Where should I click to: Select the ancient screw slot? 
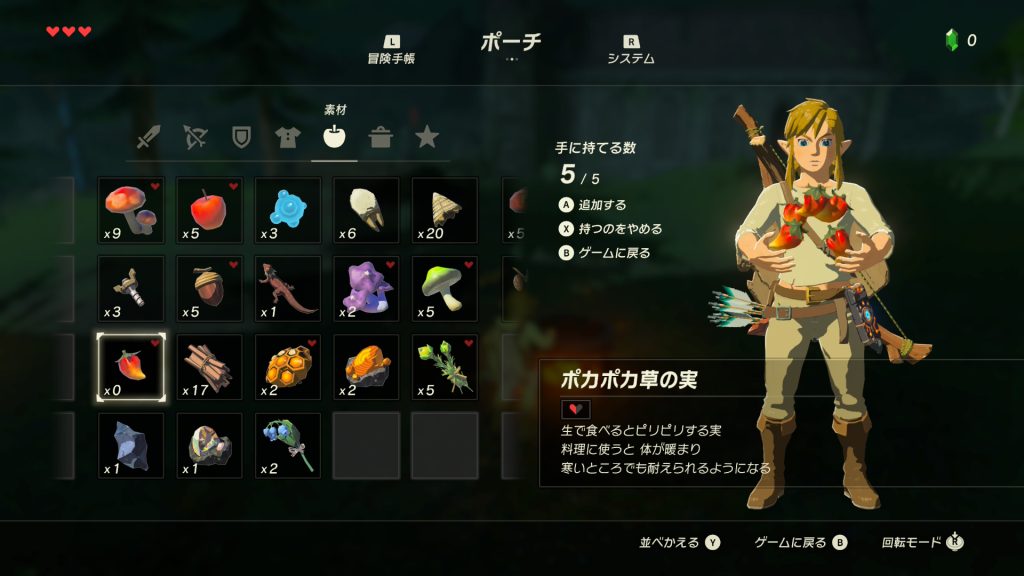click(x=131, y=288)
